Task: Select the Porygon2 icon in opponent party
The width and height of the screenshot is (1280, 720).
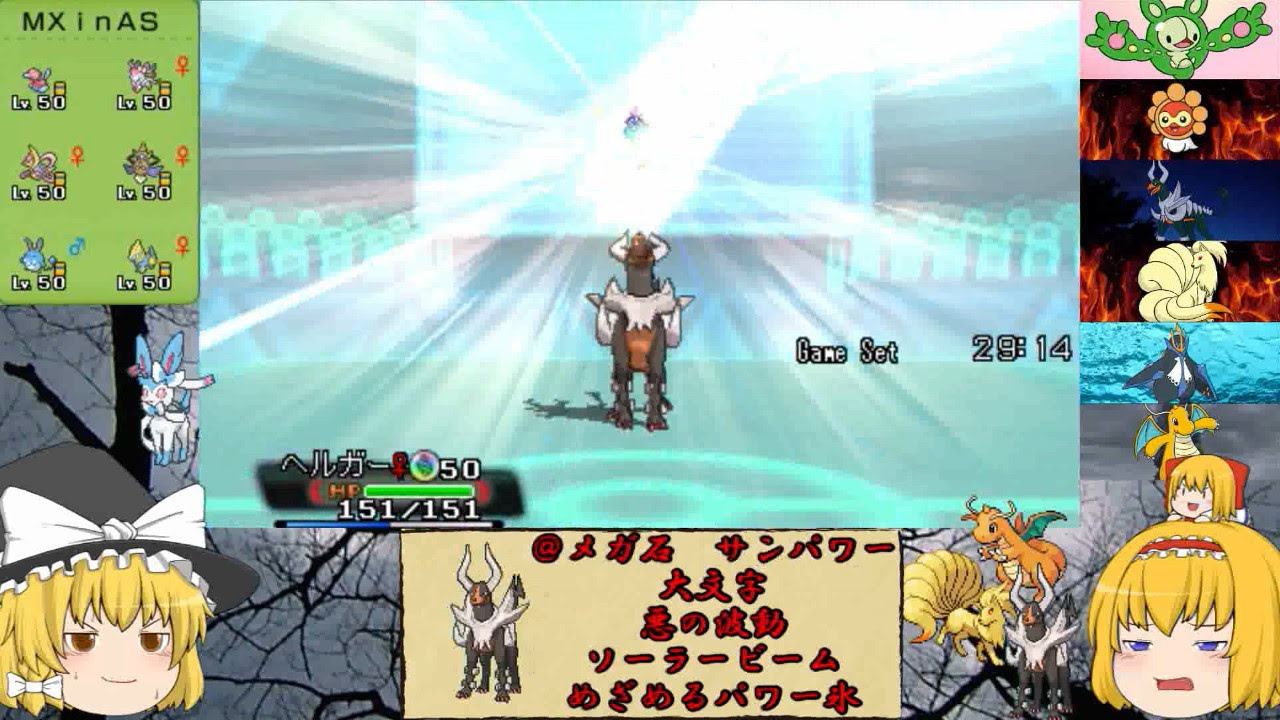Action: (37, 77)
